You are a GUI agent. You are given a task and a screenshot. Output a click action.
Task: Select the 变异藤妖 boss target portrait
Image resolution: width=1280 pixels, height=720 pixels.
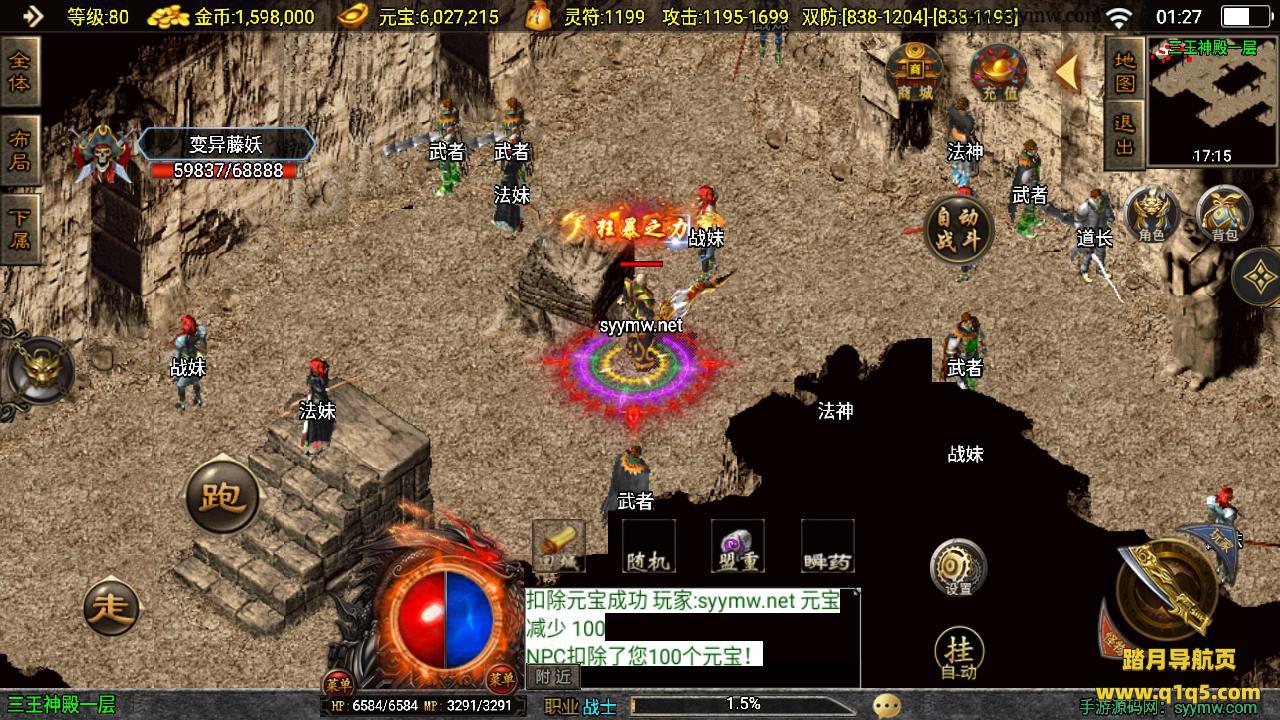tap(104, 156)
